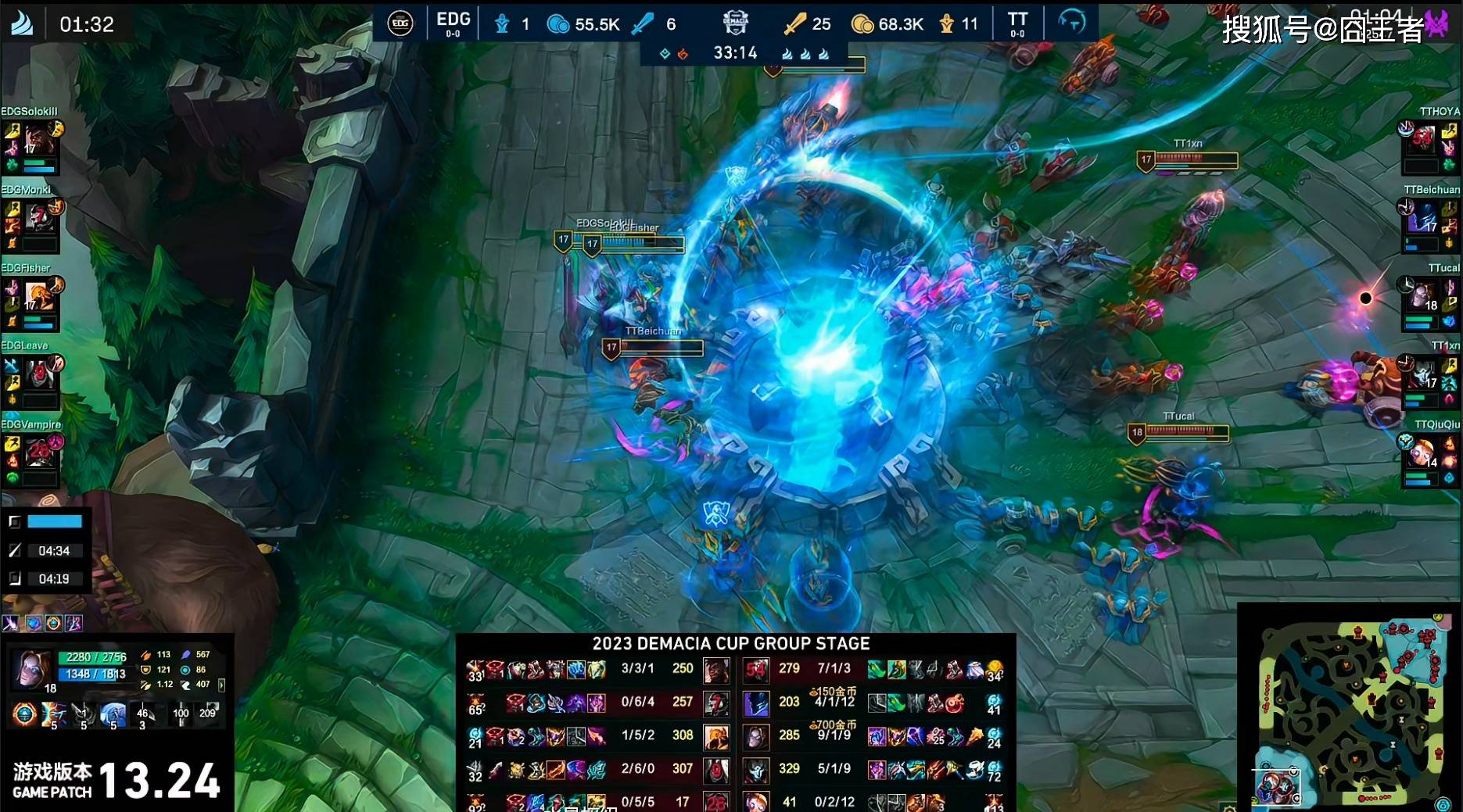Click the 9/1/9 player's scoreboard portrait
The width and height of the screenshot is (1463, 812).
(755, 736)
